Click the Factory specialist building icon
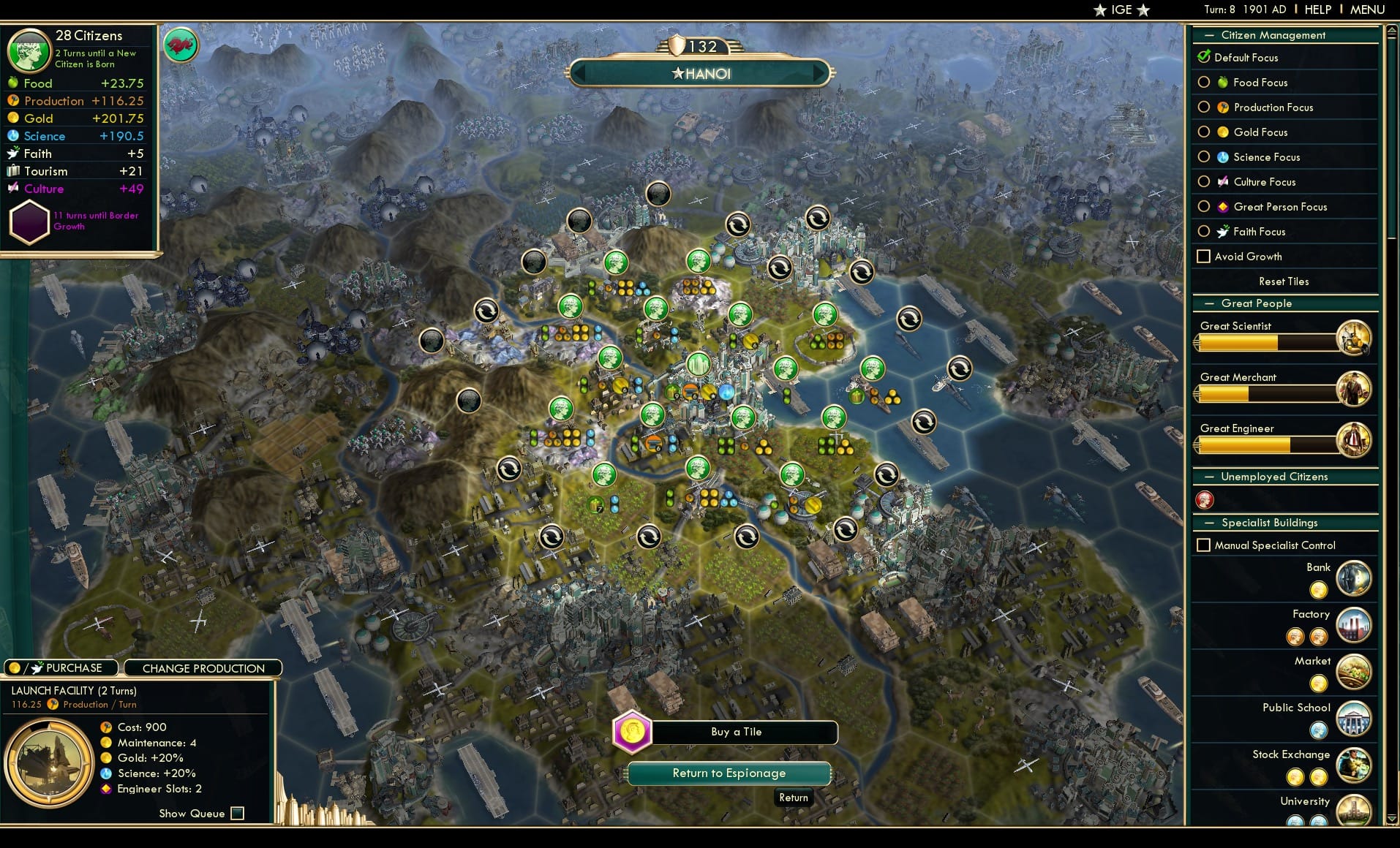Viewport: 1400px width, 848px height. click(x=1355, y=625)
